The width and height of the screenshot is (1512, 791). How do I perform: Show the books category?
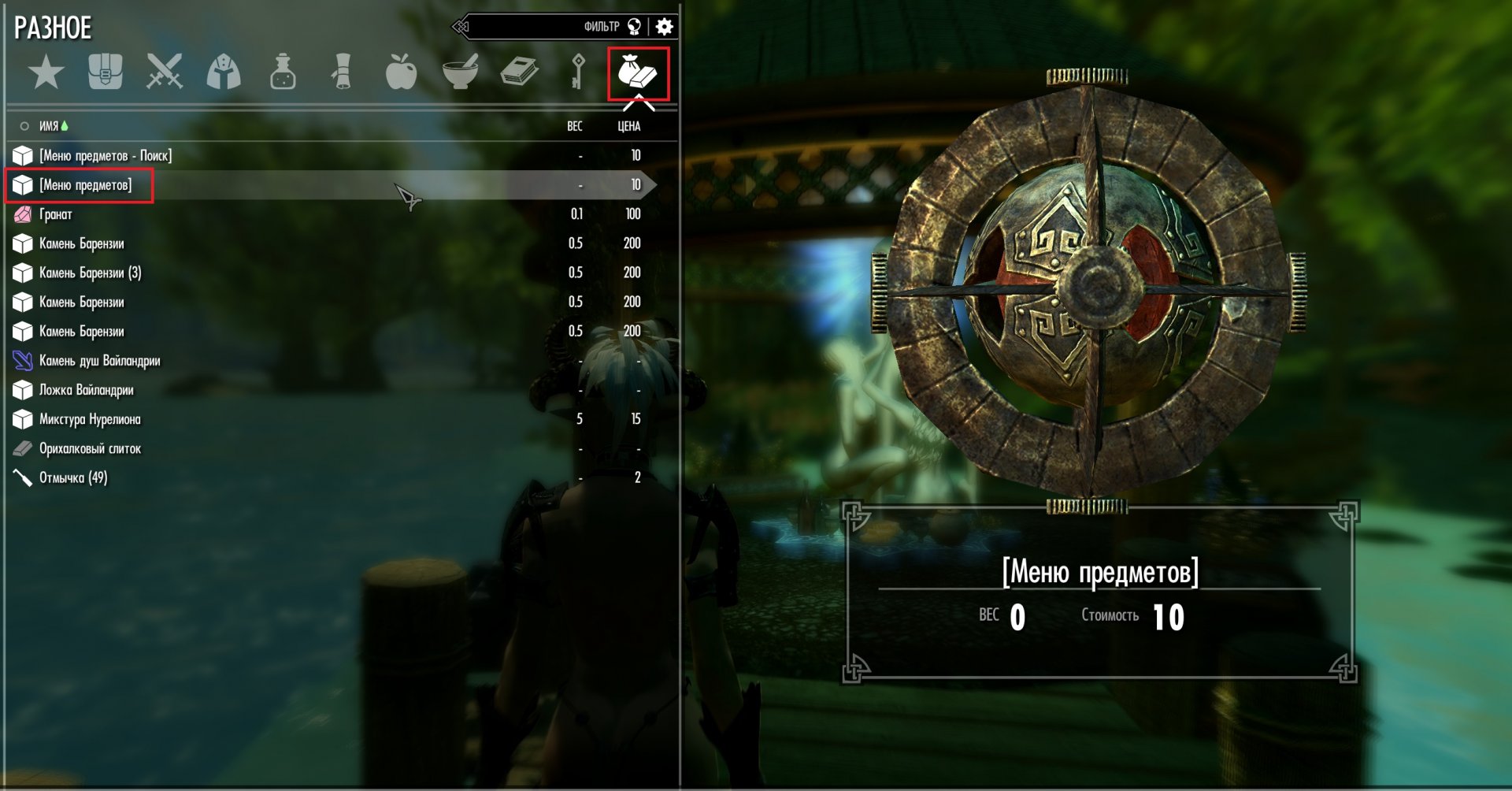[x=520, y=72]
